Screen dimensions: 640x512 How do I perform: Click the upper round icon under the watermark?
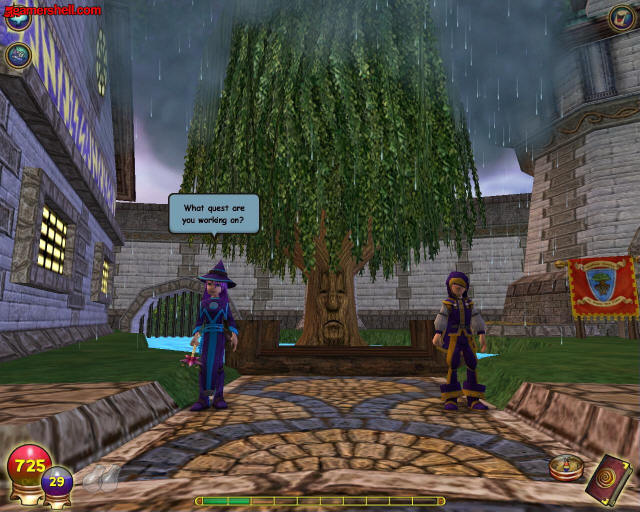pos(18,19)
